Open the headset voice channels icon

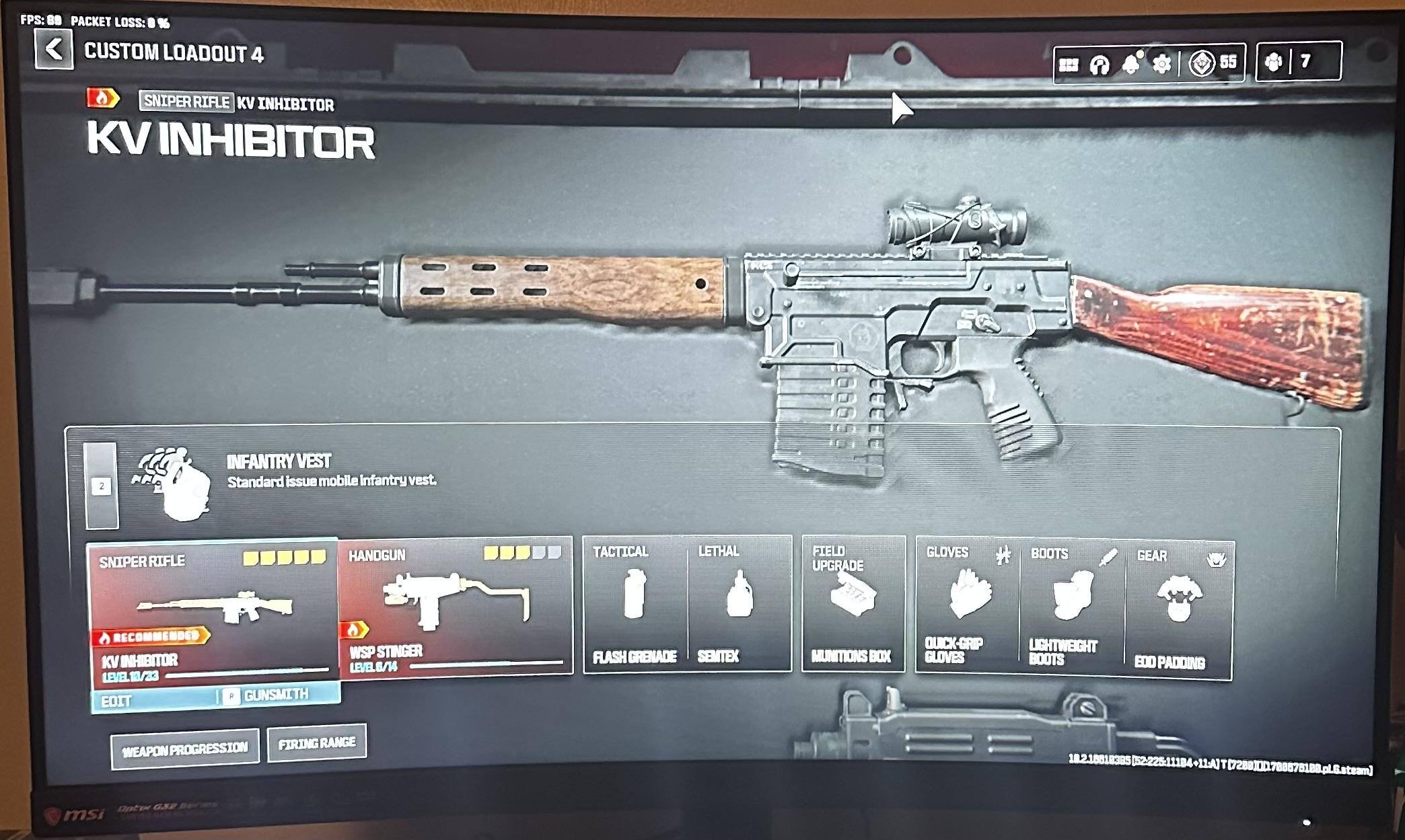[x=1100, y=65]
